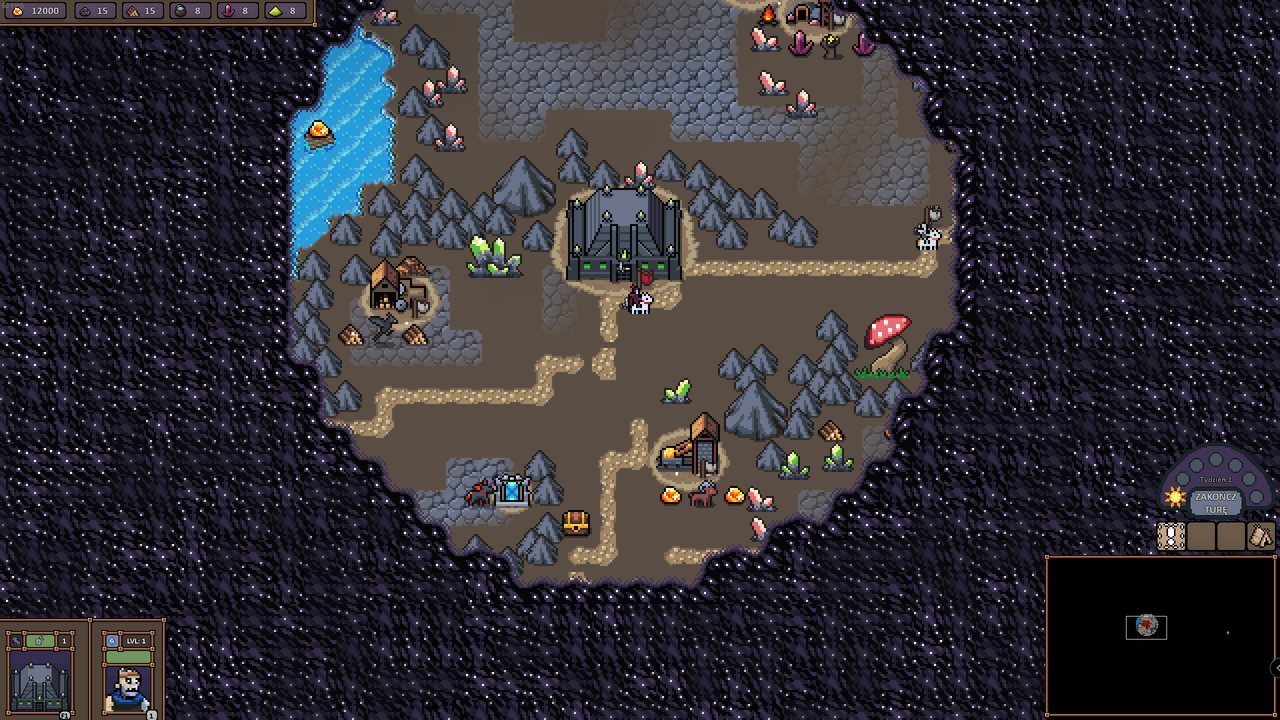Click the green town hall icon on castle card
This screenshot has width=1280, height=720.
tap(40, 641)
